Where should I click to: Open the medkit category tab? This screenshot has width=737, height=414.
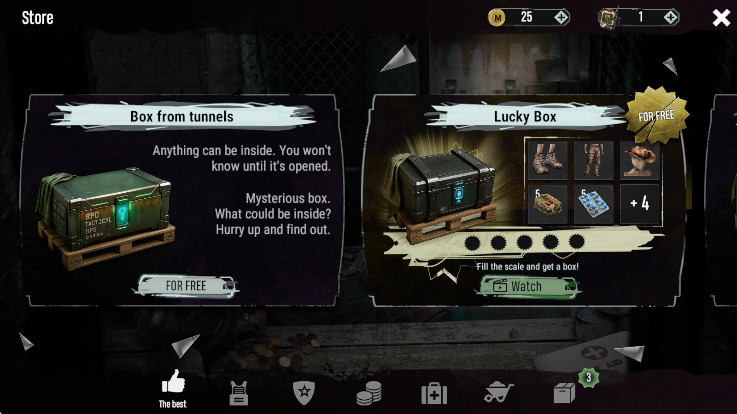coord(434,393)
